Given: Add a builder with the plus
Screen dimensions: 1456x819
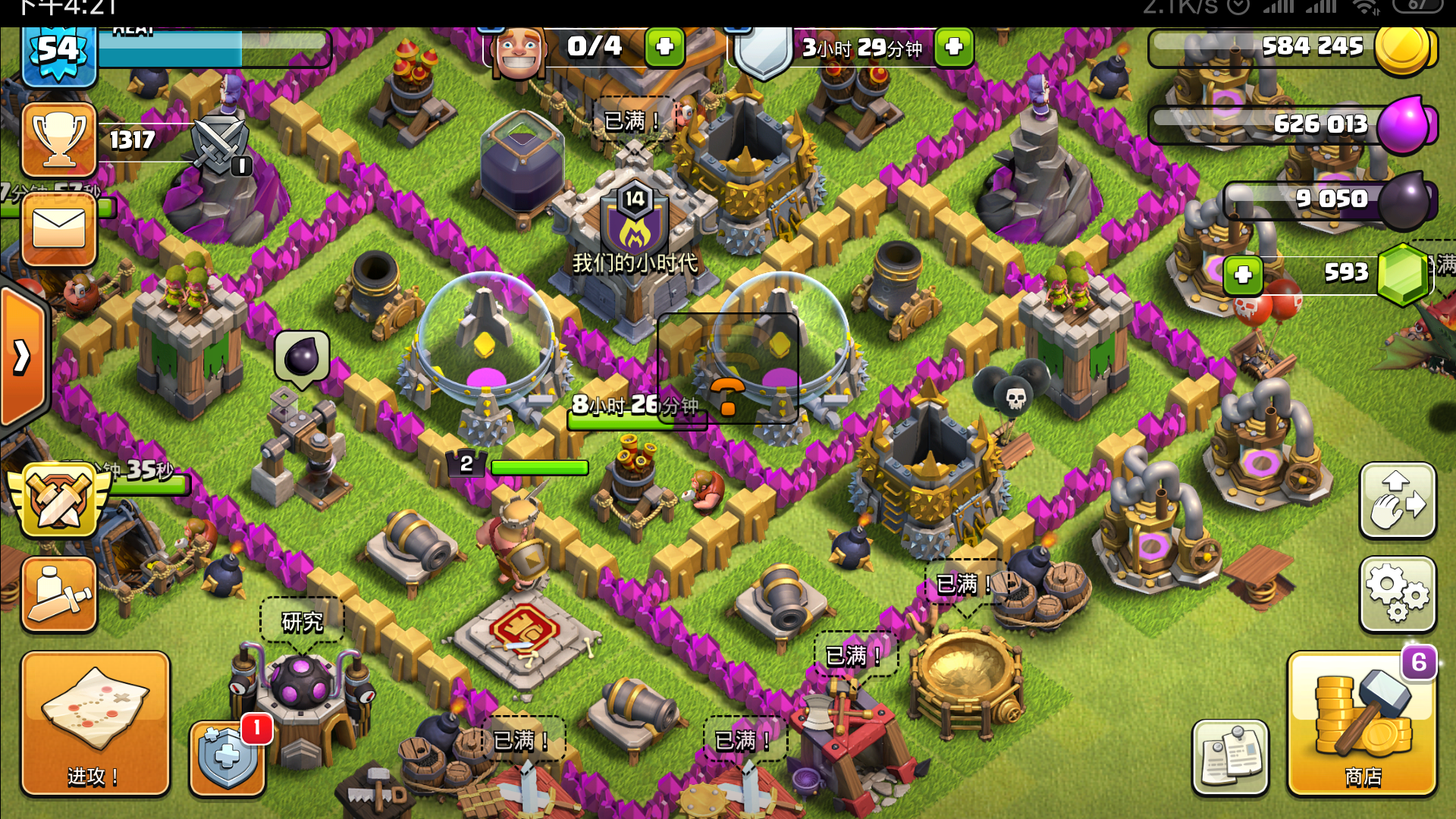Looking at the screenshot, I should (x=664, y=47).
